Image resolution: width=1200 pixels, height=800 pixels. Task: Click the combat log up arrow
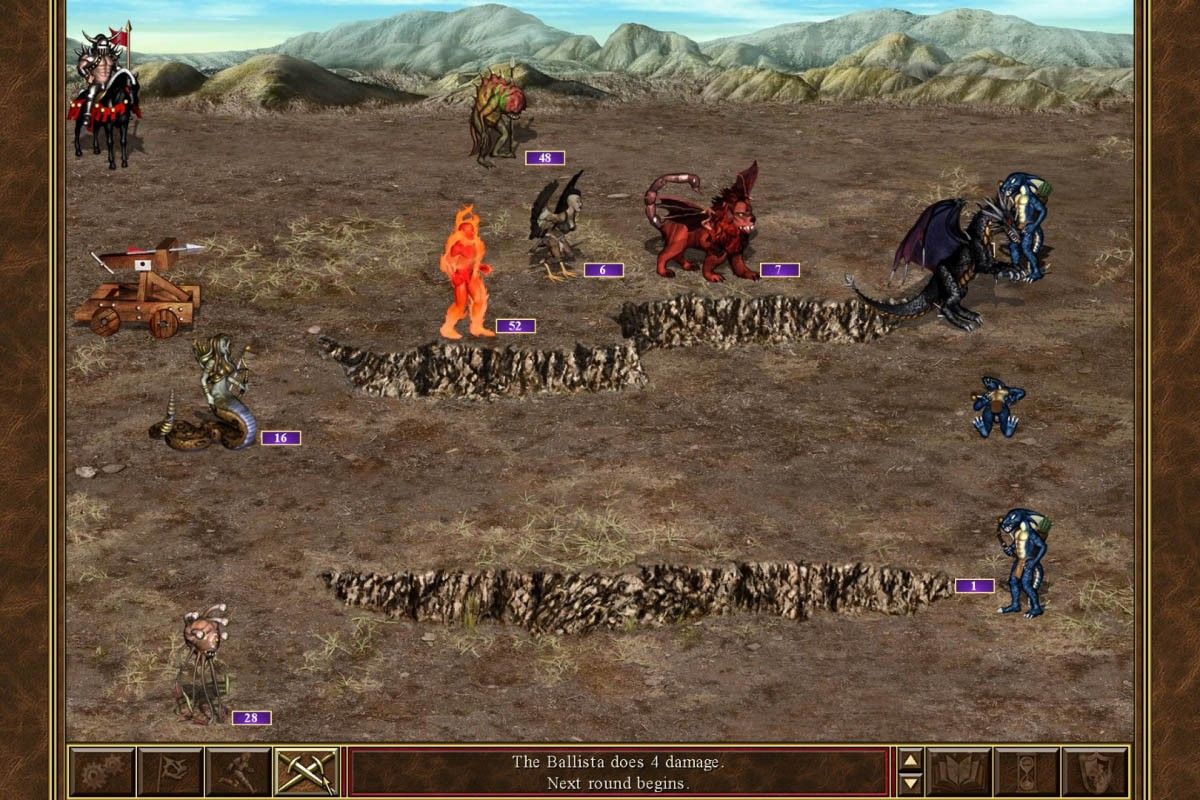[x=910, y=760]
